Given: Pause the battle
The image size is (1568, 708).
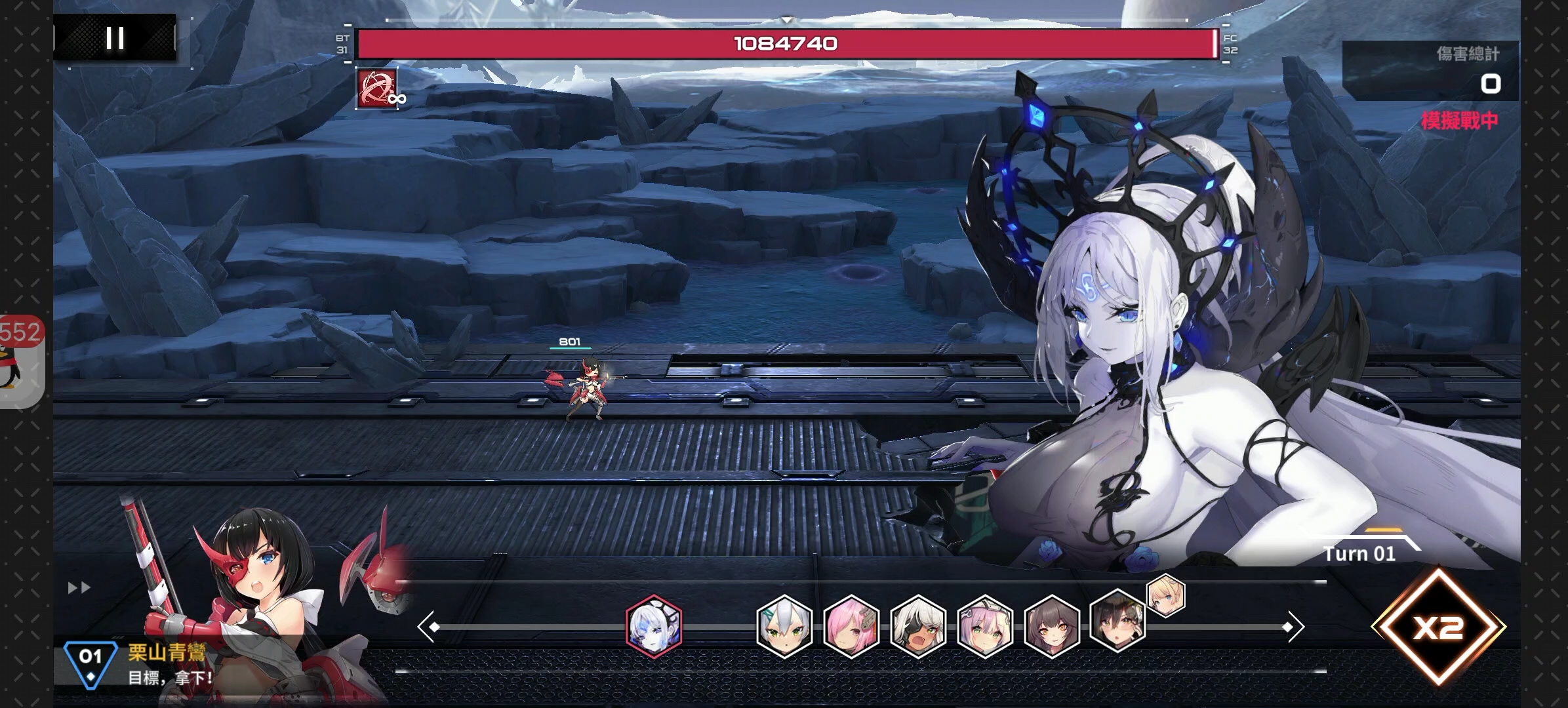Looking at the screenshot, I should (115, 38).
